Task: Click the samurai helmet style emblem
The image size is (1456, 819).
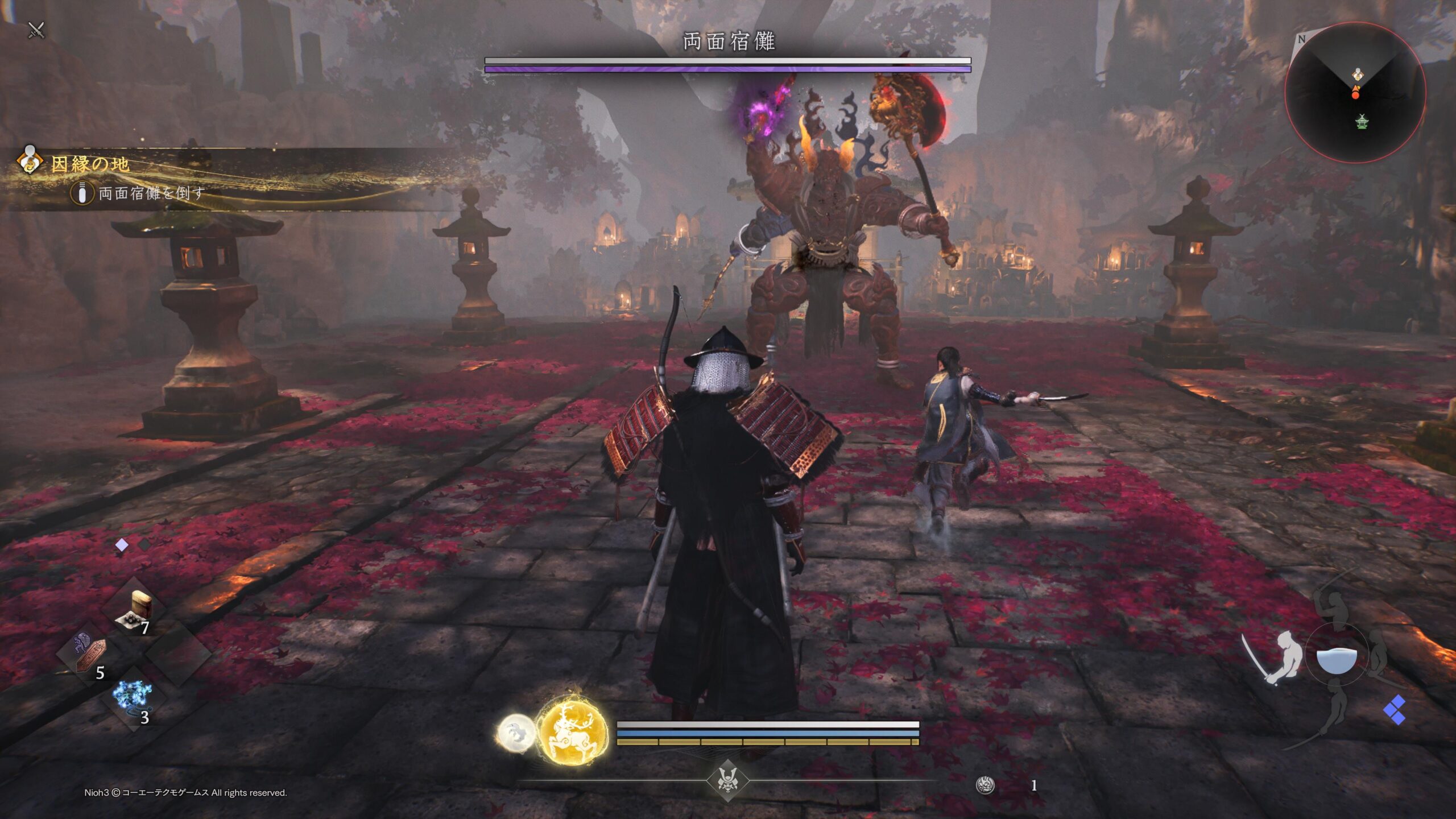Action: [727, 780]
